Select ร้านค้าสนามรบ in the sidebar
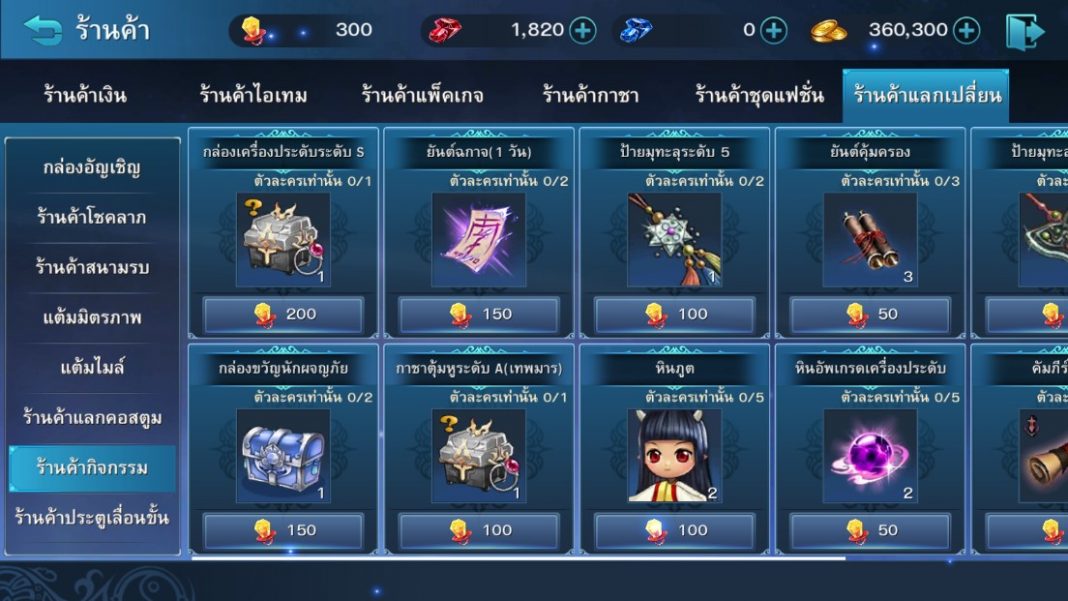This screenshot has width=1068, height=601. [x=92, y=267]
